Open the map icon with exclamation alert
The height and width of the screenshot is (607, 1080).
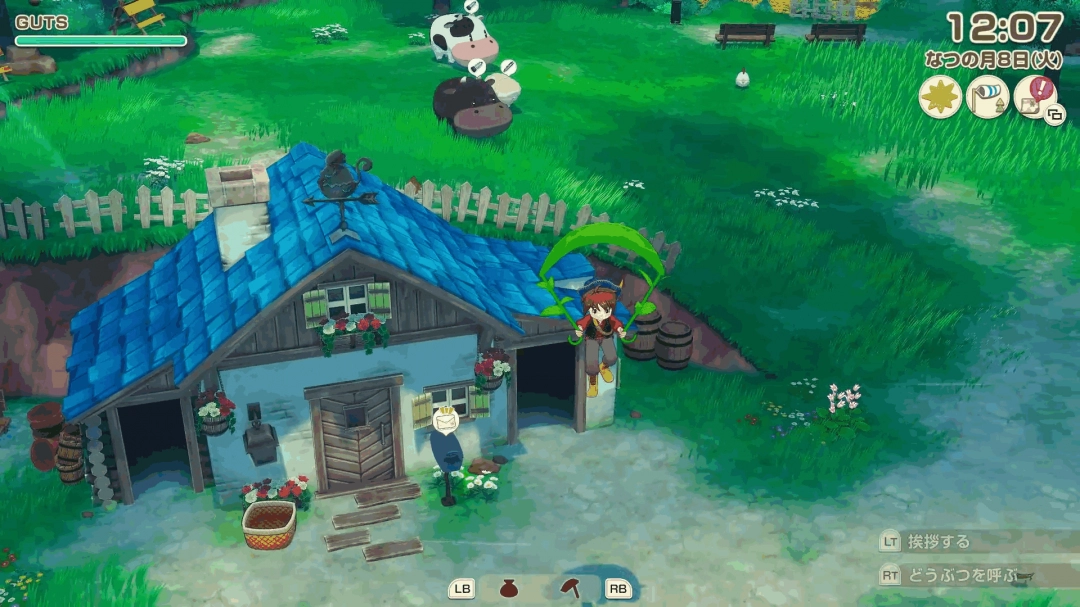pos(1035,98)
